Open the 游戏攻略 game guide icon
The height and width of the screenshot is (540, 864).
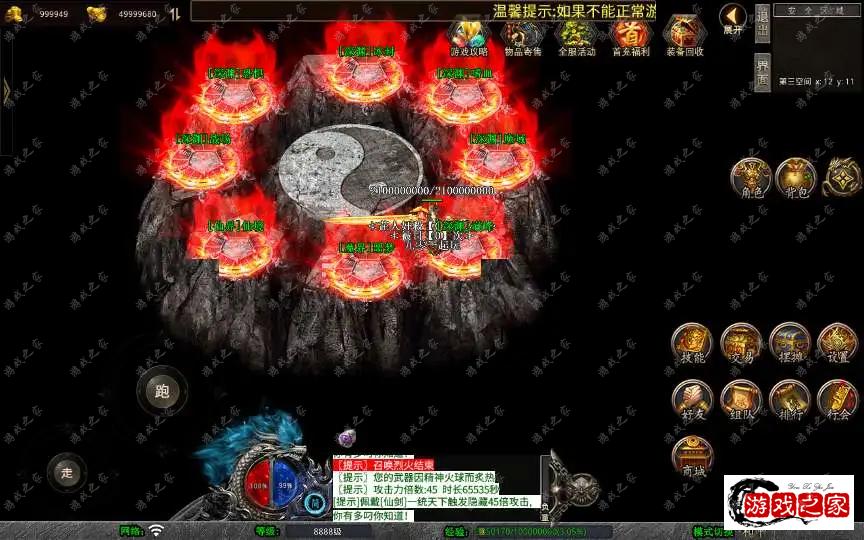468,35
